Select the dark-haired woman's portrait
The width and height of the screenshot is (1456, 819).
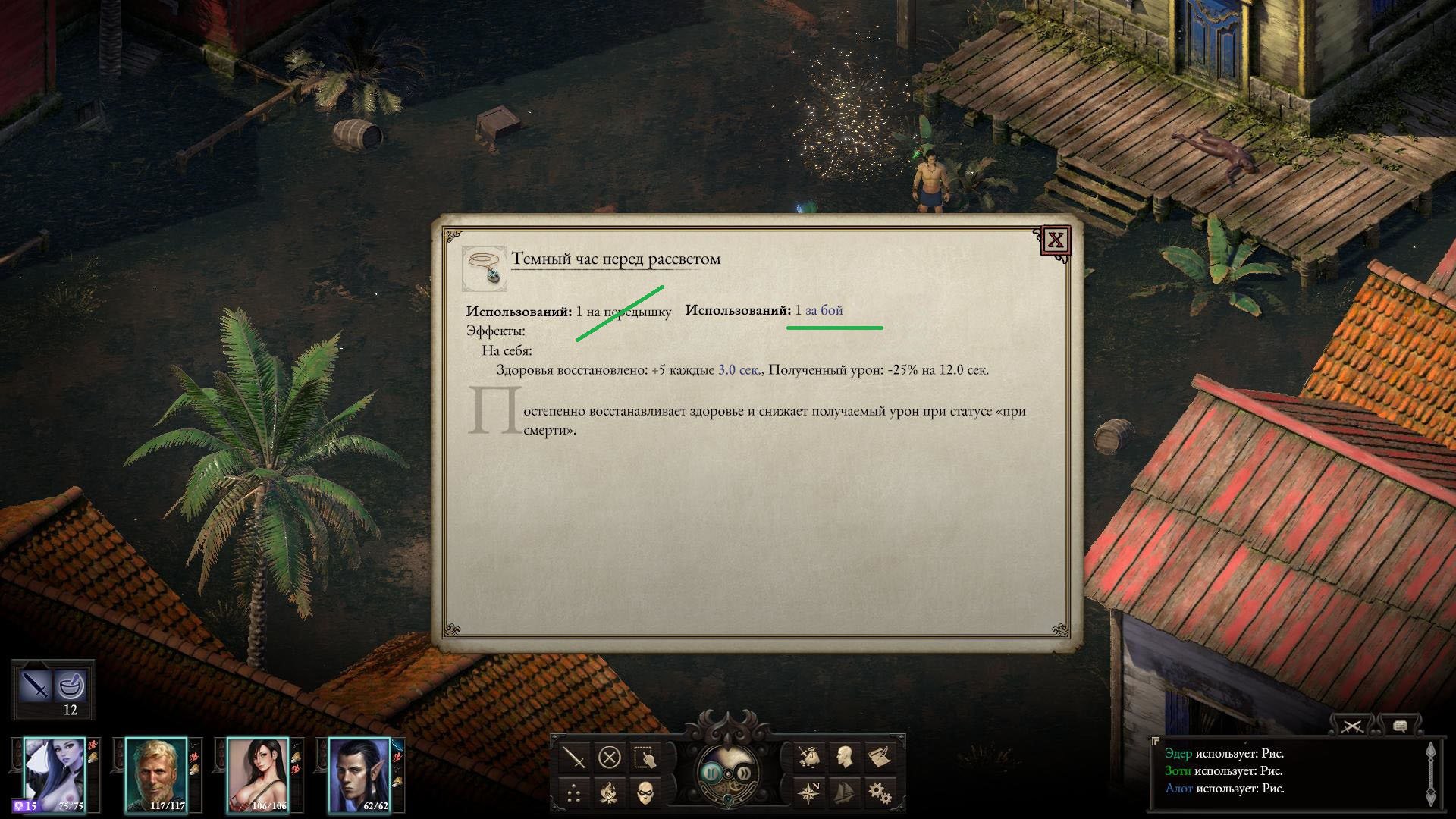point(258,773)
